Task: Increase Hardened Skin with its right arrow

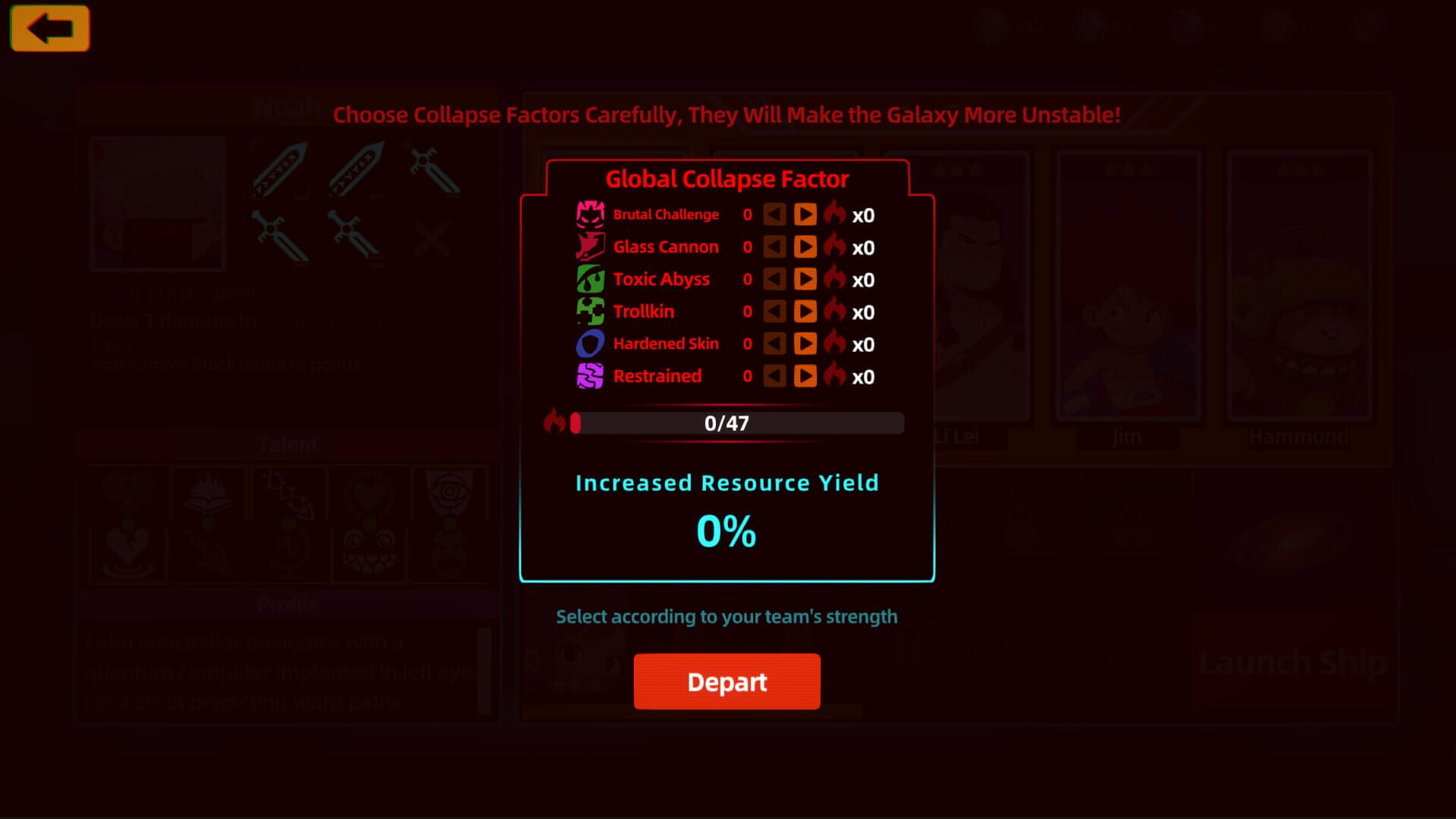Action: (x=805, y=343)
